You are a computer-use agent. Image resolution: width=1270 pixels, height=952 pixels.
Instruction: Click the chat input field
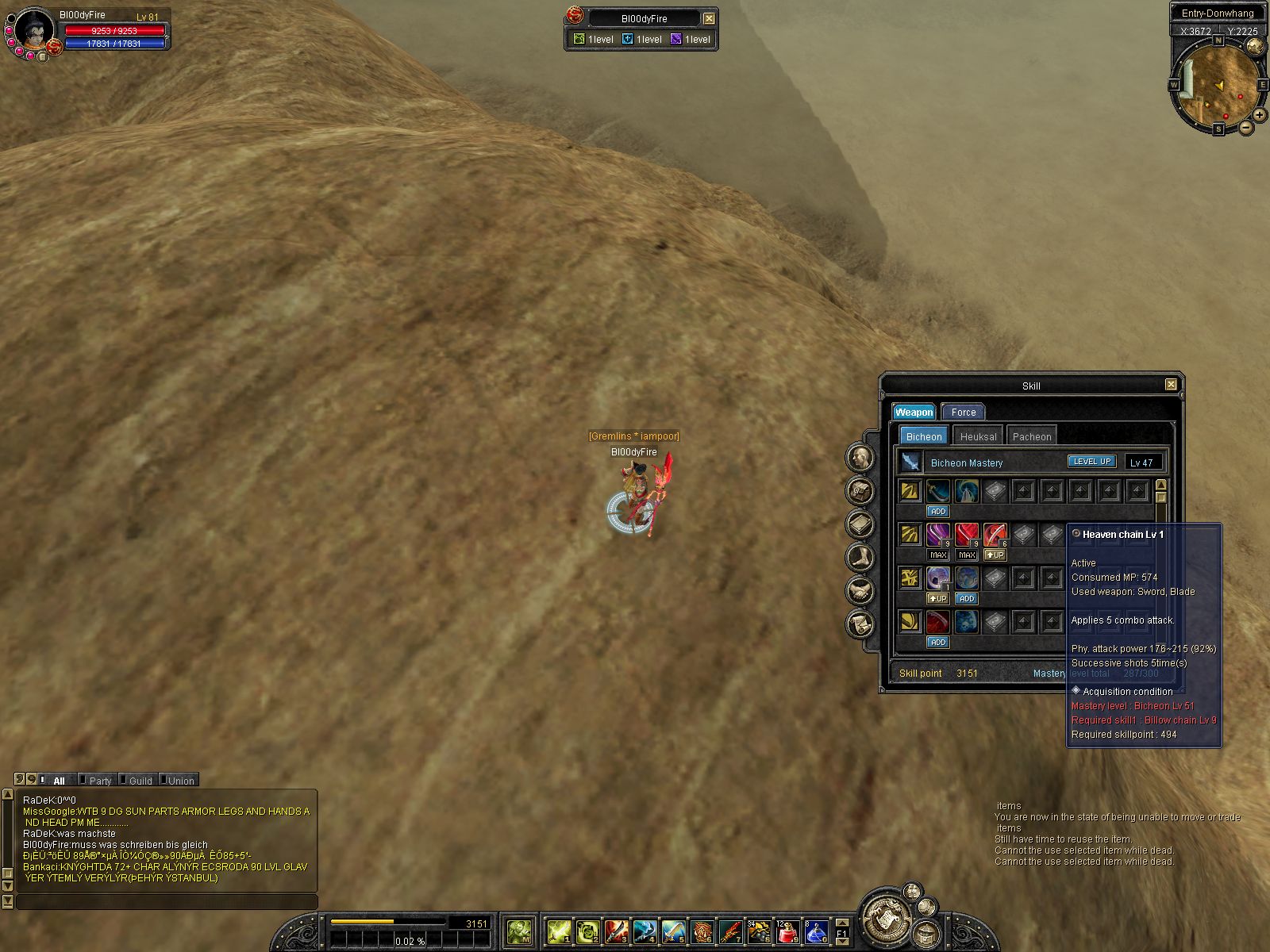(167, 902)
